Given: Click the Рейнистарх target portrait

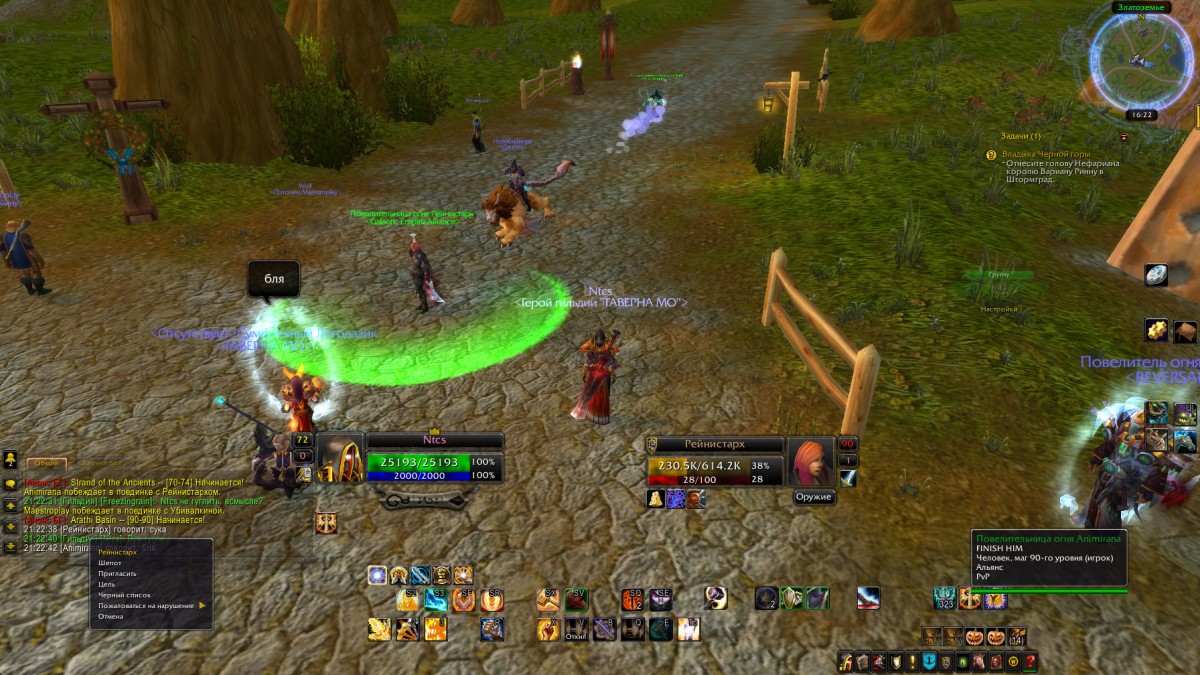Looking at the screenshot, I should (x=809, y=461).
